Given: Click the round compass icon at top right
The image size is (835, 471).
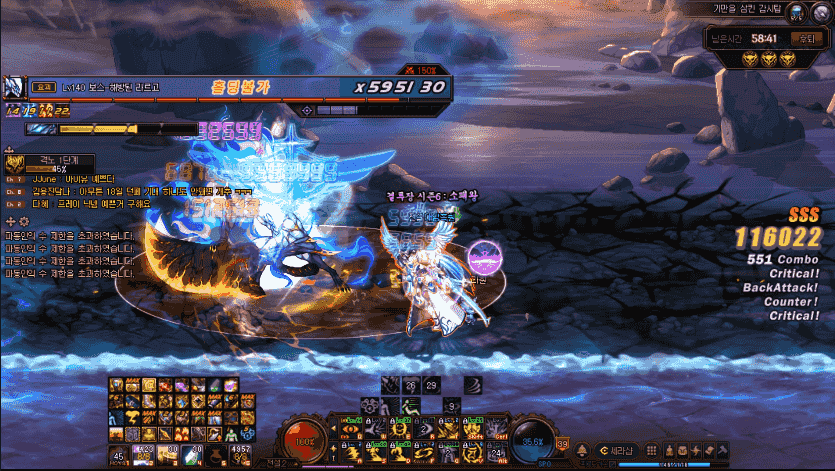Looking at the screenshot, I should click(x=822, y=12).
